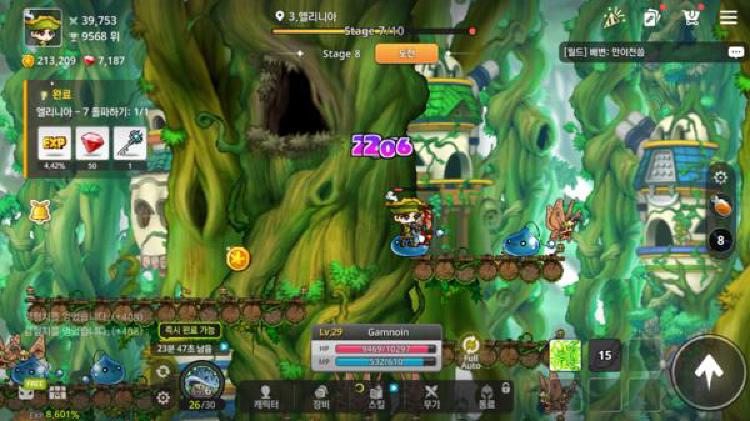This screenshot has width=750, height=421.
Task: Tap the orange challenge button under Stage 7/10
Action: click(406, 54)
